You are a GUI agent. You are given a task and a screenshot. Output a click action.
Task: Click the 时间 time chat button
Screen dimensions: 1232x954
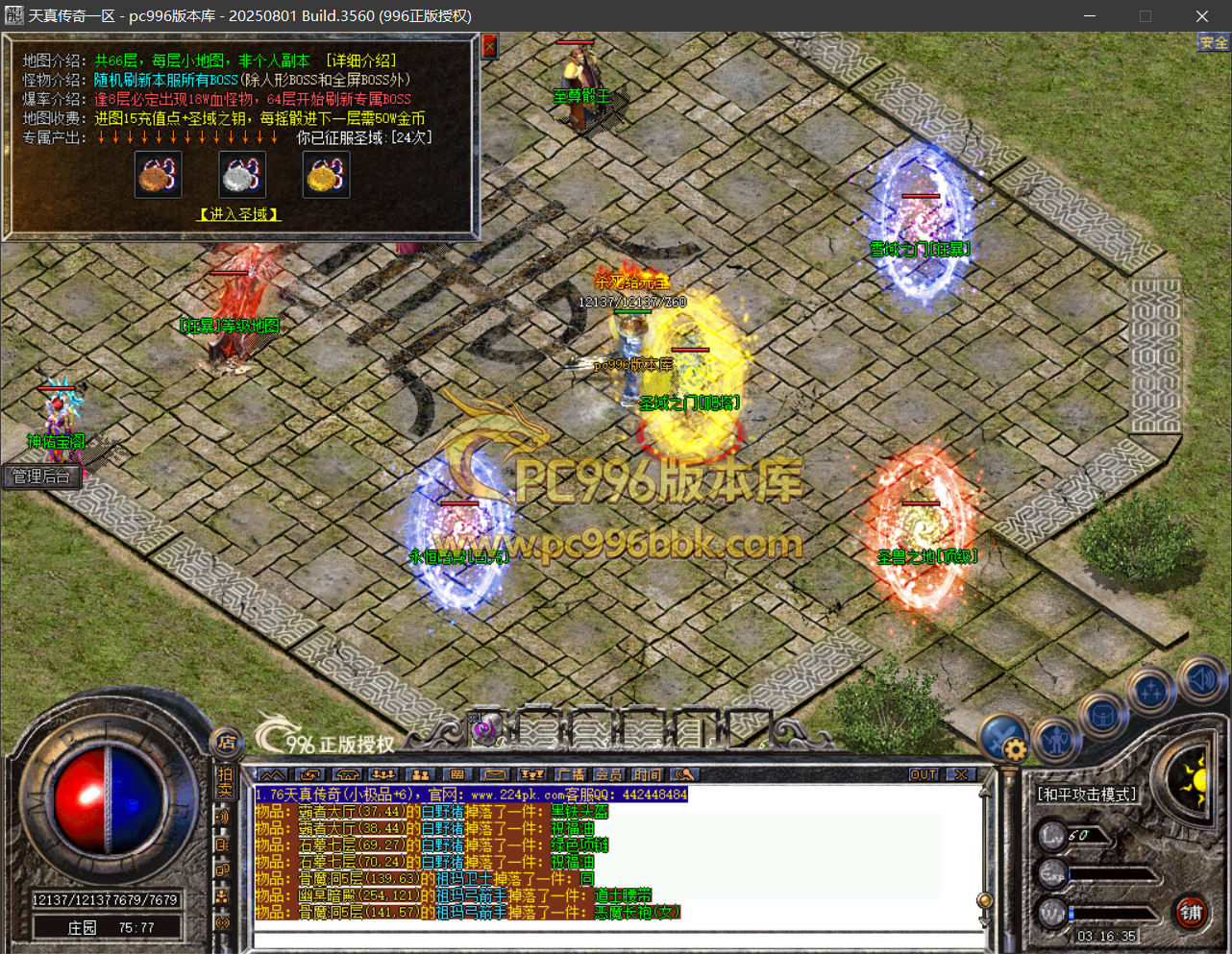coord(647,774)
